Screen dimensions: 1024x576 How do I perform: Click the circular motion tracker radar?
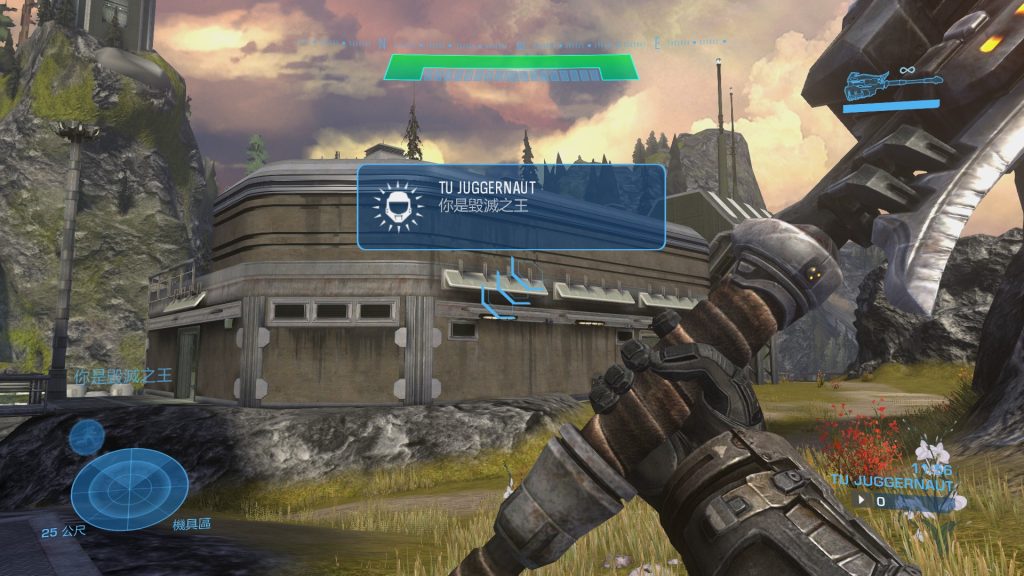130,489
